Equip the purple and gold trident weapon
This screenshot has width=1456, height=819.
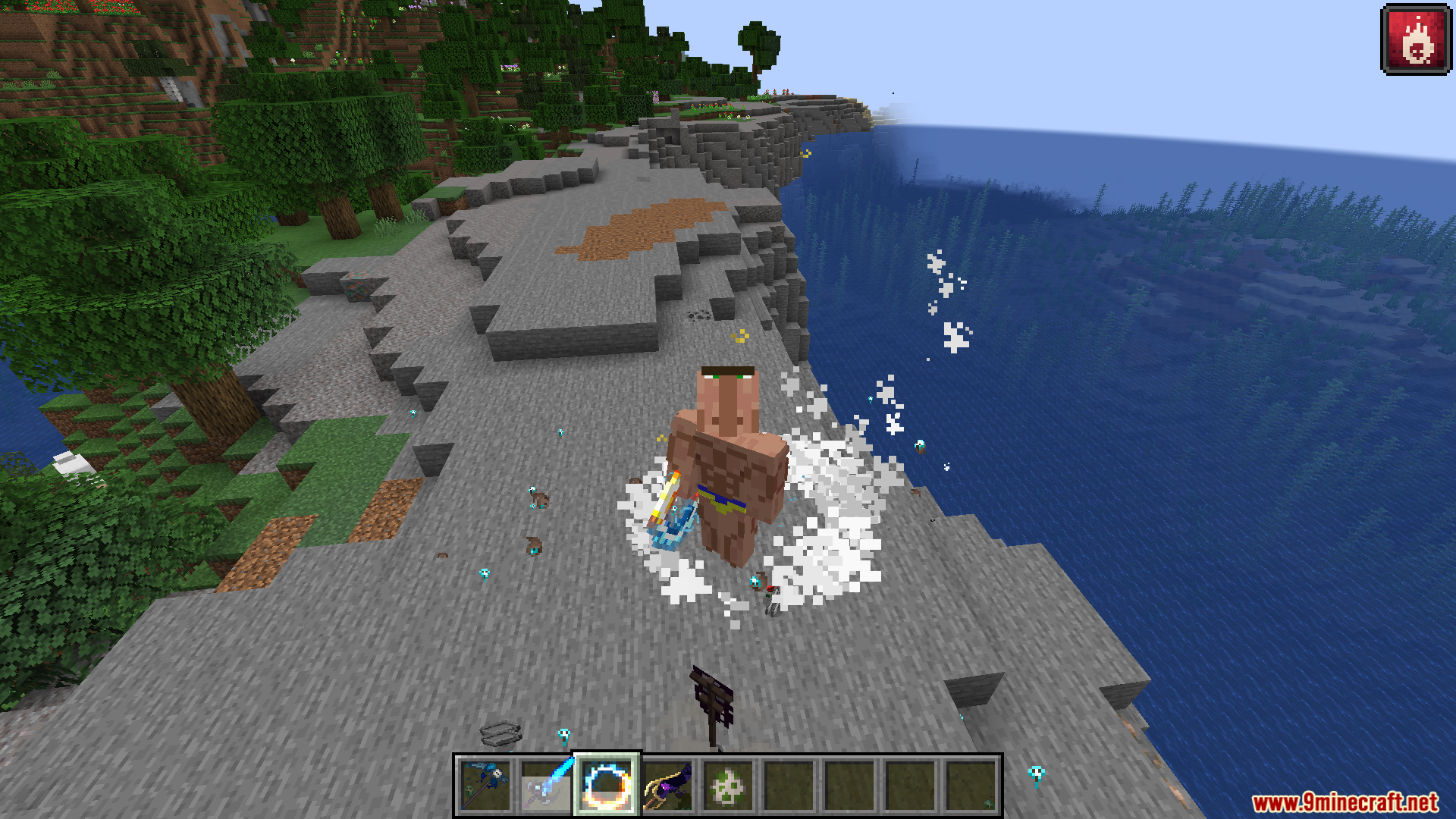(667, 786)
